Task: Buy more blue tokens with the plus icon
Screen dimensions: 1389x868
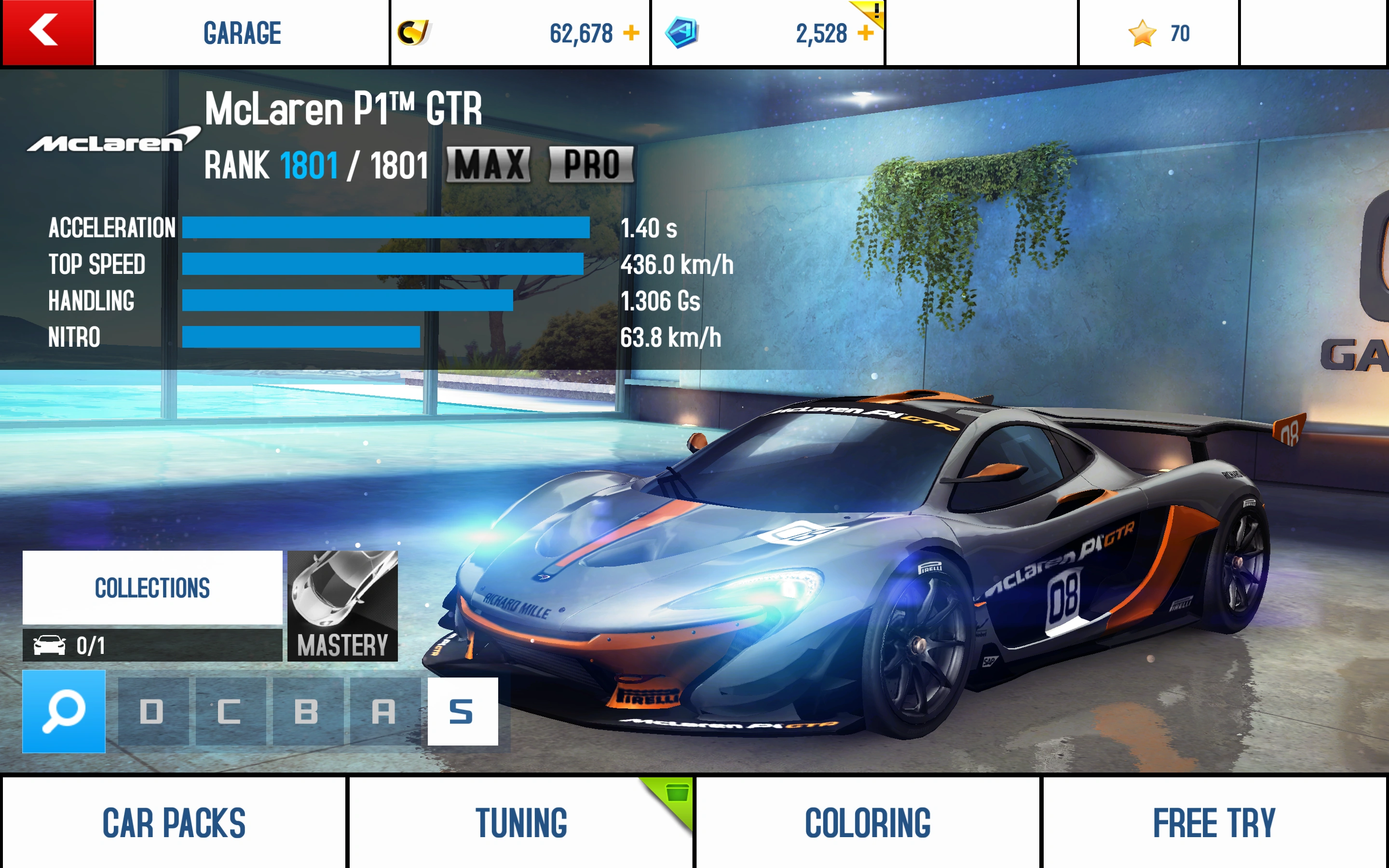Action: 865,33
